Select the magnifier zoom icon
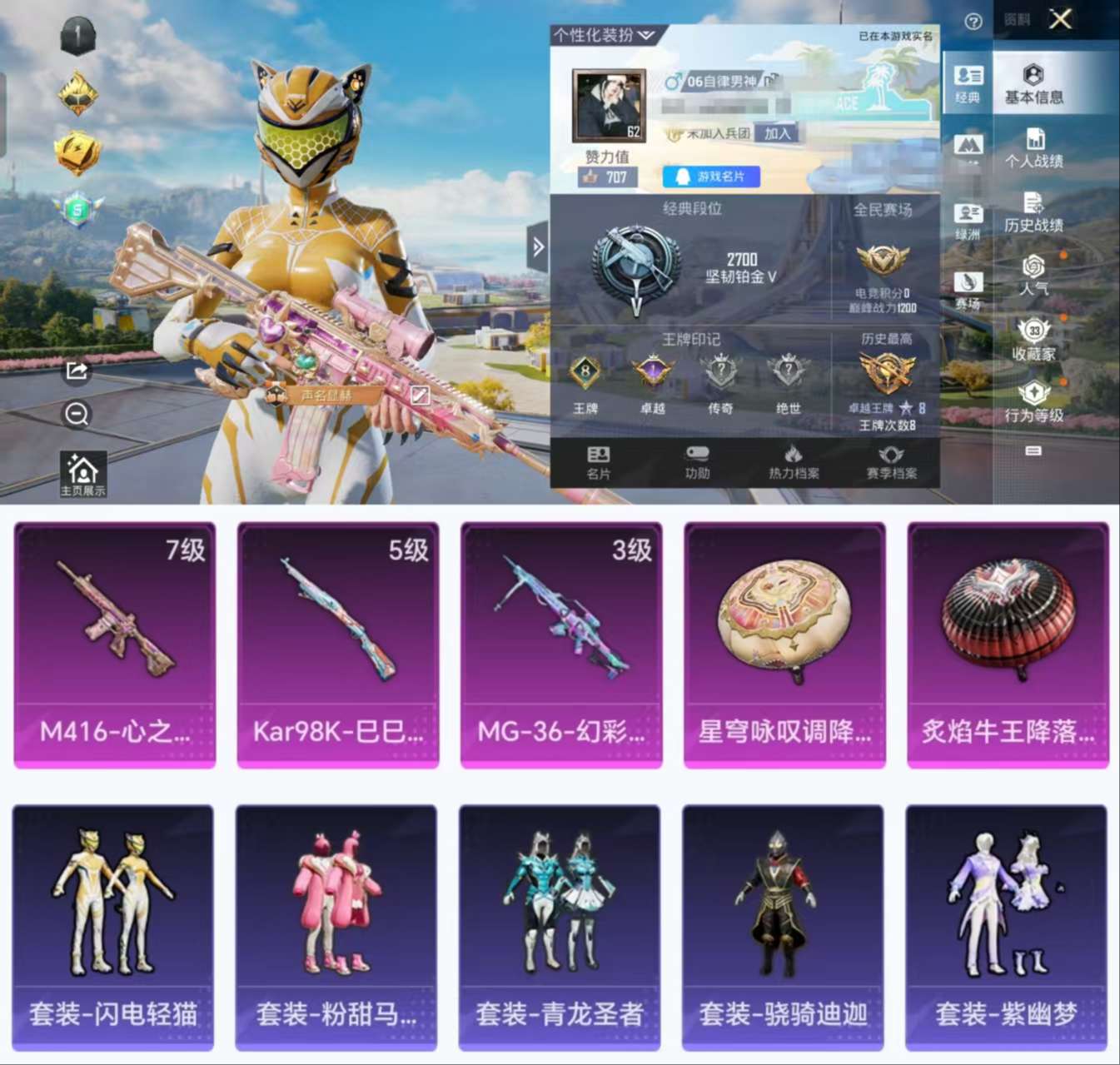The height and width of the screenshot is (1065, 1120). pos(77,414)
